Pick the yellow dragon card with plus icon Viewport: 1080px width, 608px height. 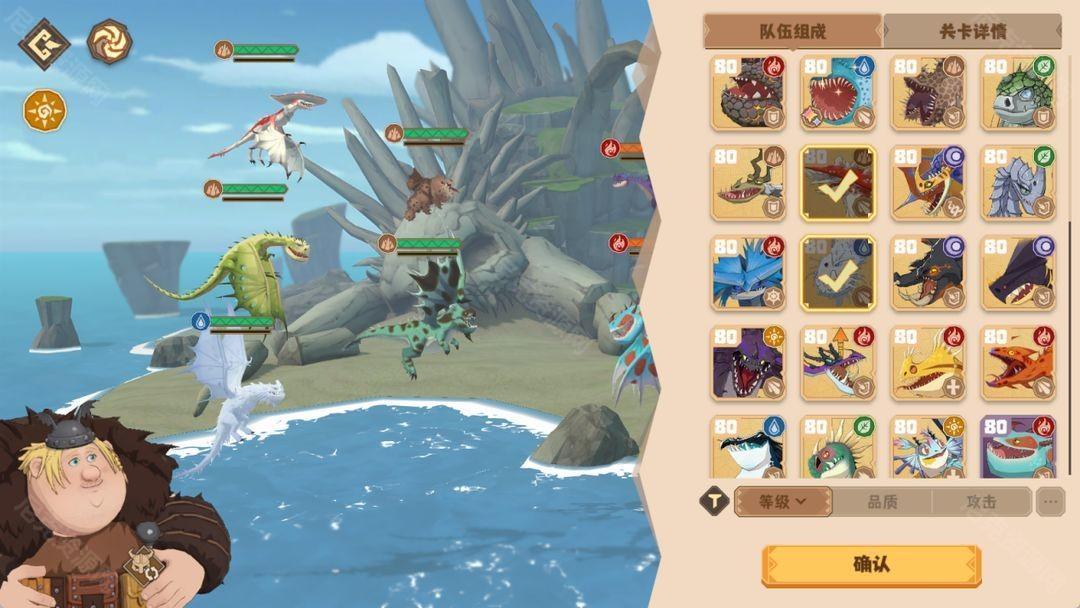[x=928, y=363]
